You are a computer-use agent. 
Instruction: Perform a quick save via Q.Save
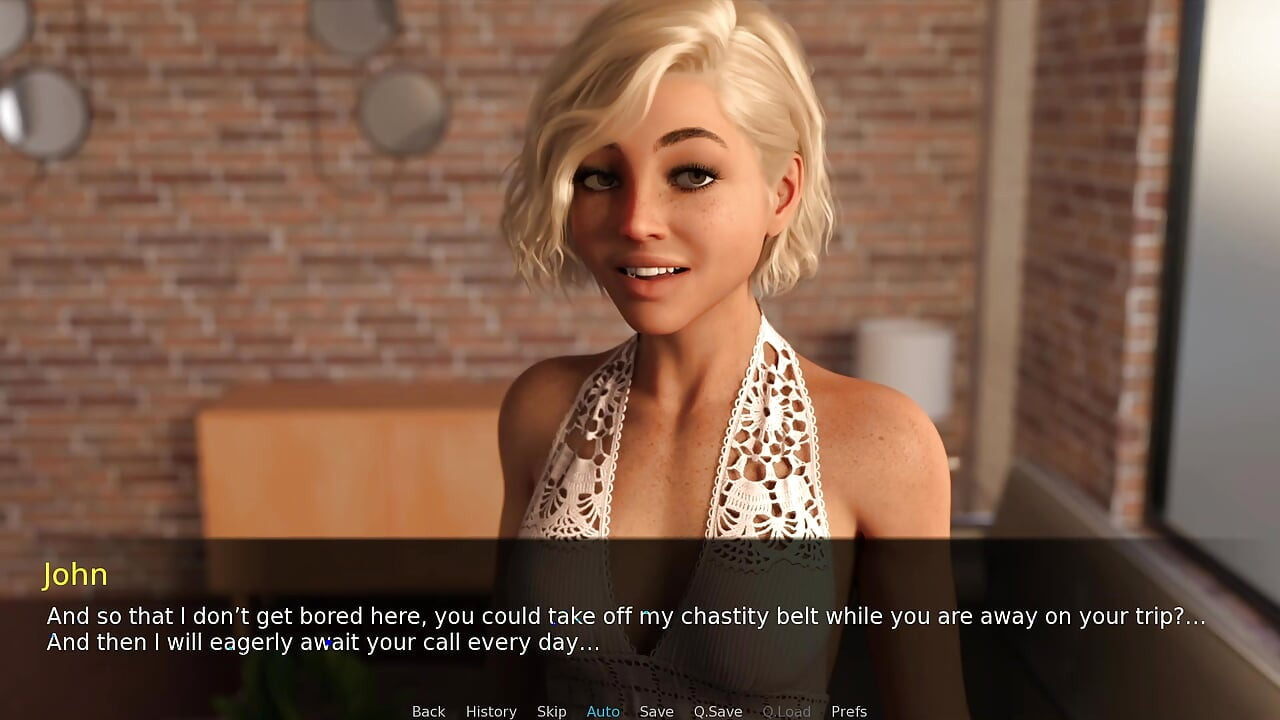click(x=717, y=711)
